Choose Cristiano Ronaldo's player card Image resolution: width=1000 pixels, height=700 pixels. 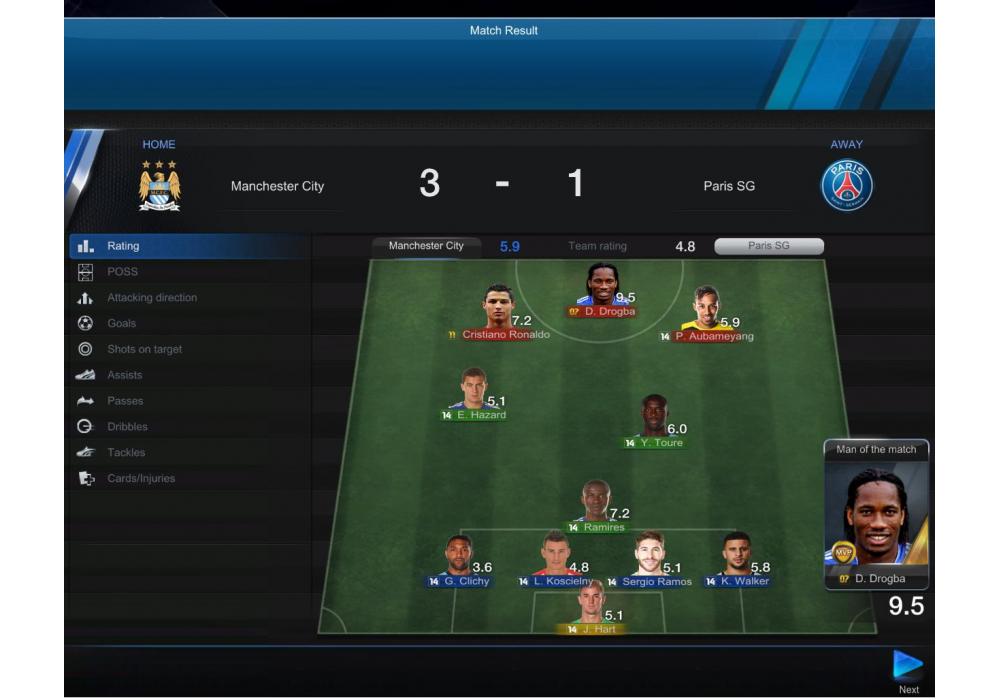[499, 311]
